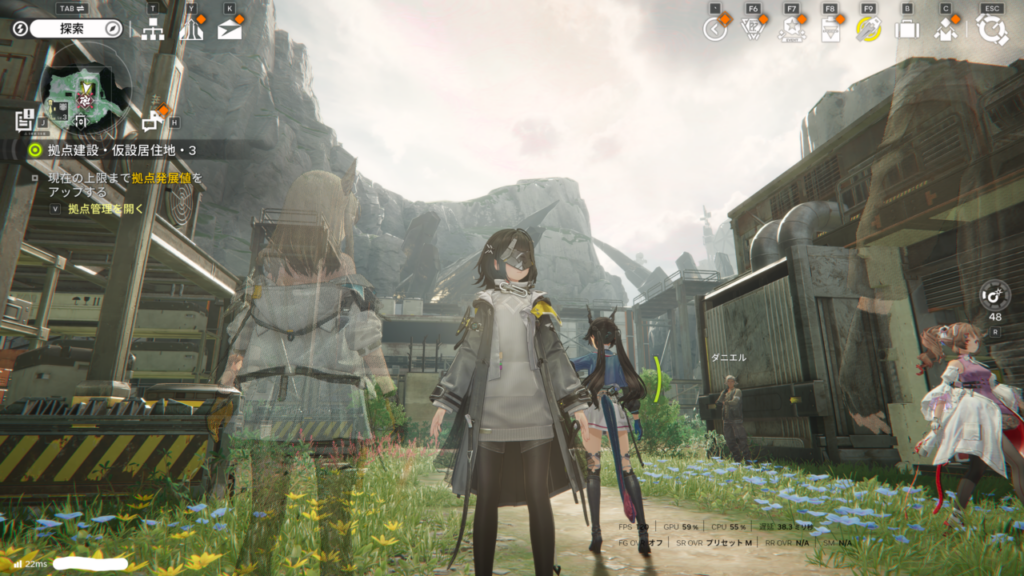This screenshot has width=1024, height=576.
Task: Use the bomb item with count 48
Action: 995,295
